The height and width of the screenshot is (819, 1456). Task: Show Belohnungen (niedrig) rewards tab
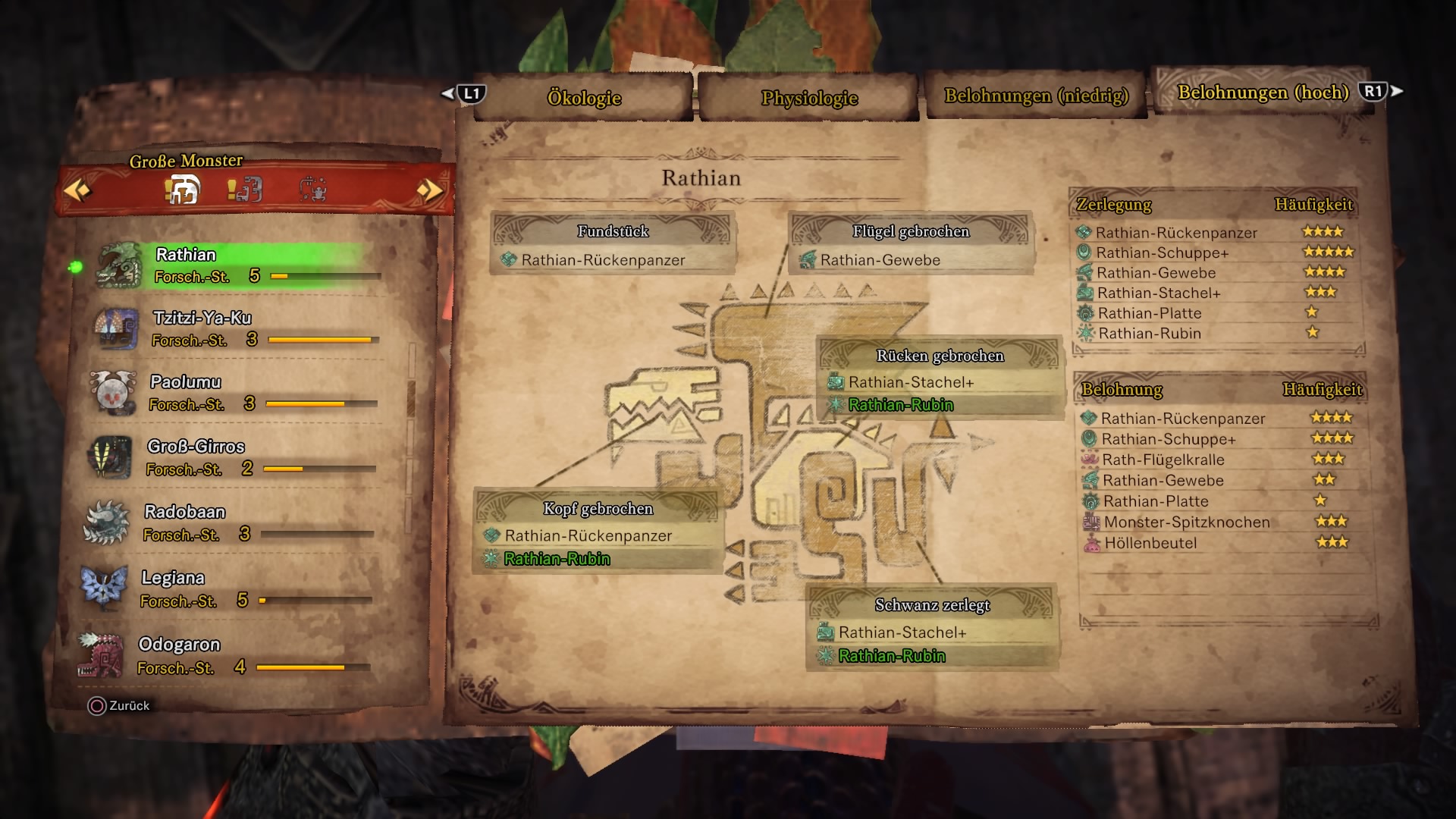(x=1036, y=96)
